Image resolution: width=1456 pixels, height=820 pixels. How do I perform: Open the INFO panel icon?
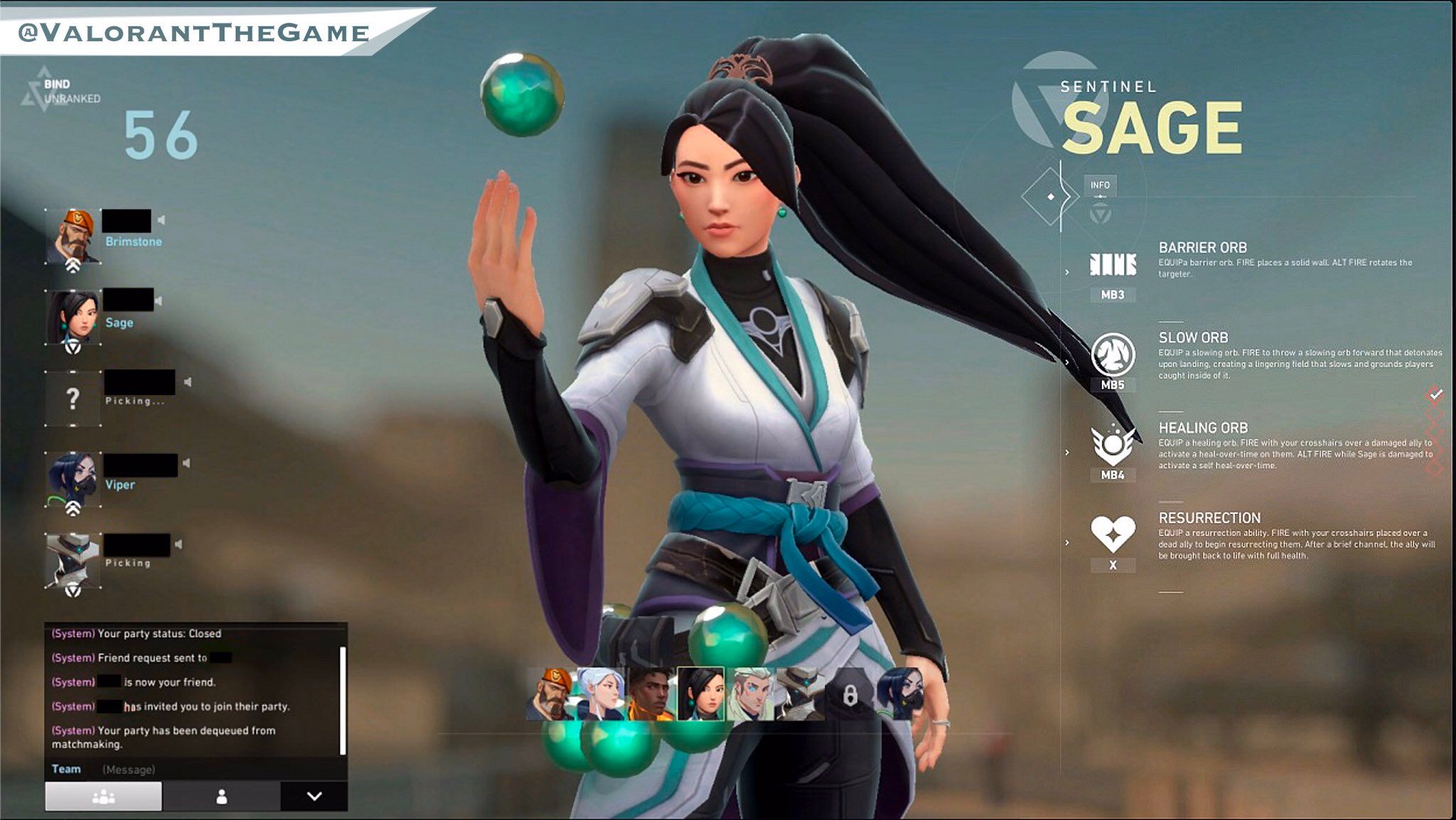click(x=1099, y=183)
